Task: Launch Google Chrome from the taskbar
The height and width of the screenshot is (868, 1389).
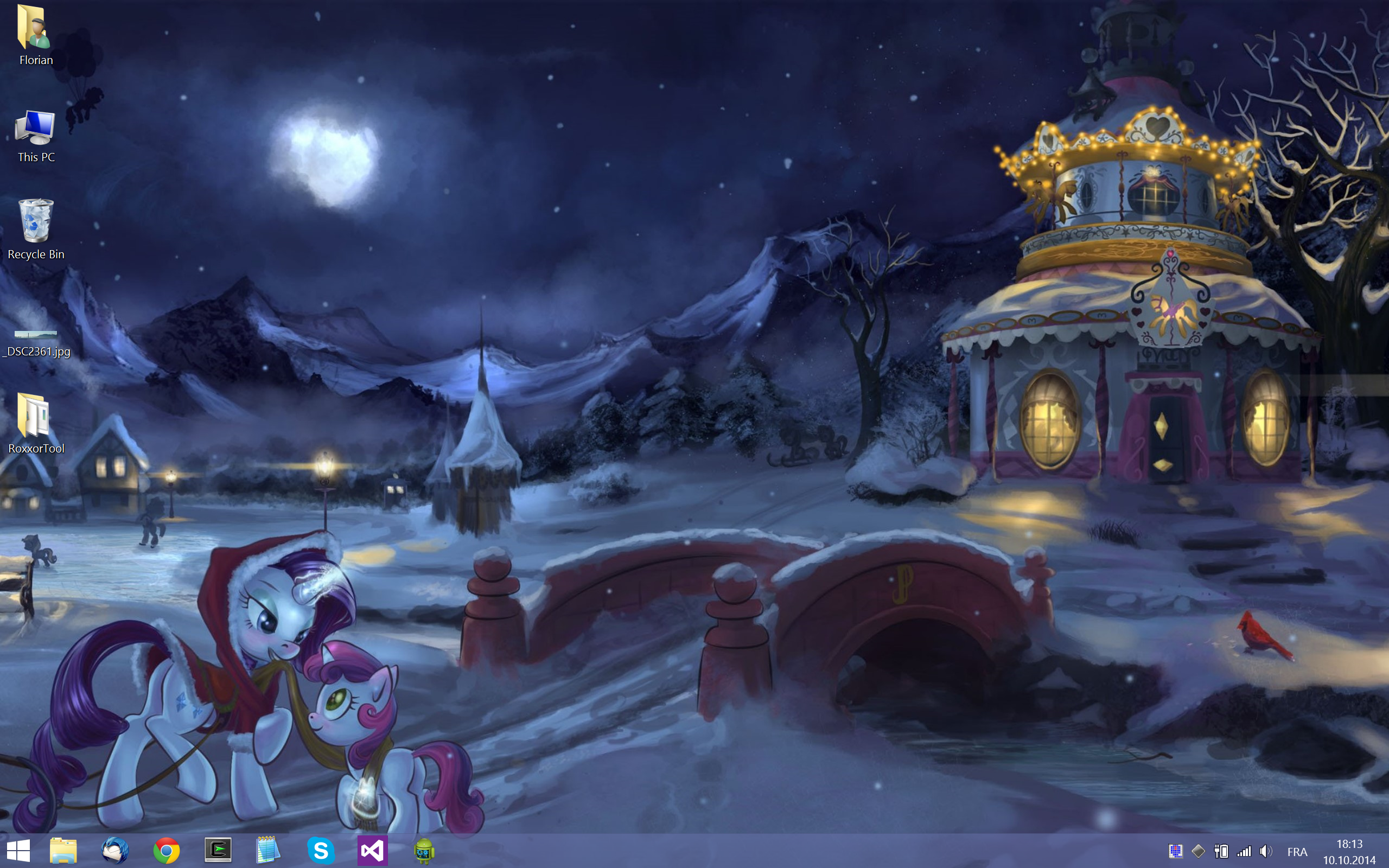Action: tap(167, 850)
